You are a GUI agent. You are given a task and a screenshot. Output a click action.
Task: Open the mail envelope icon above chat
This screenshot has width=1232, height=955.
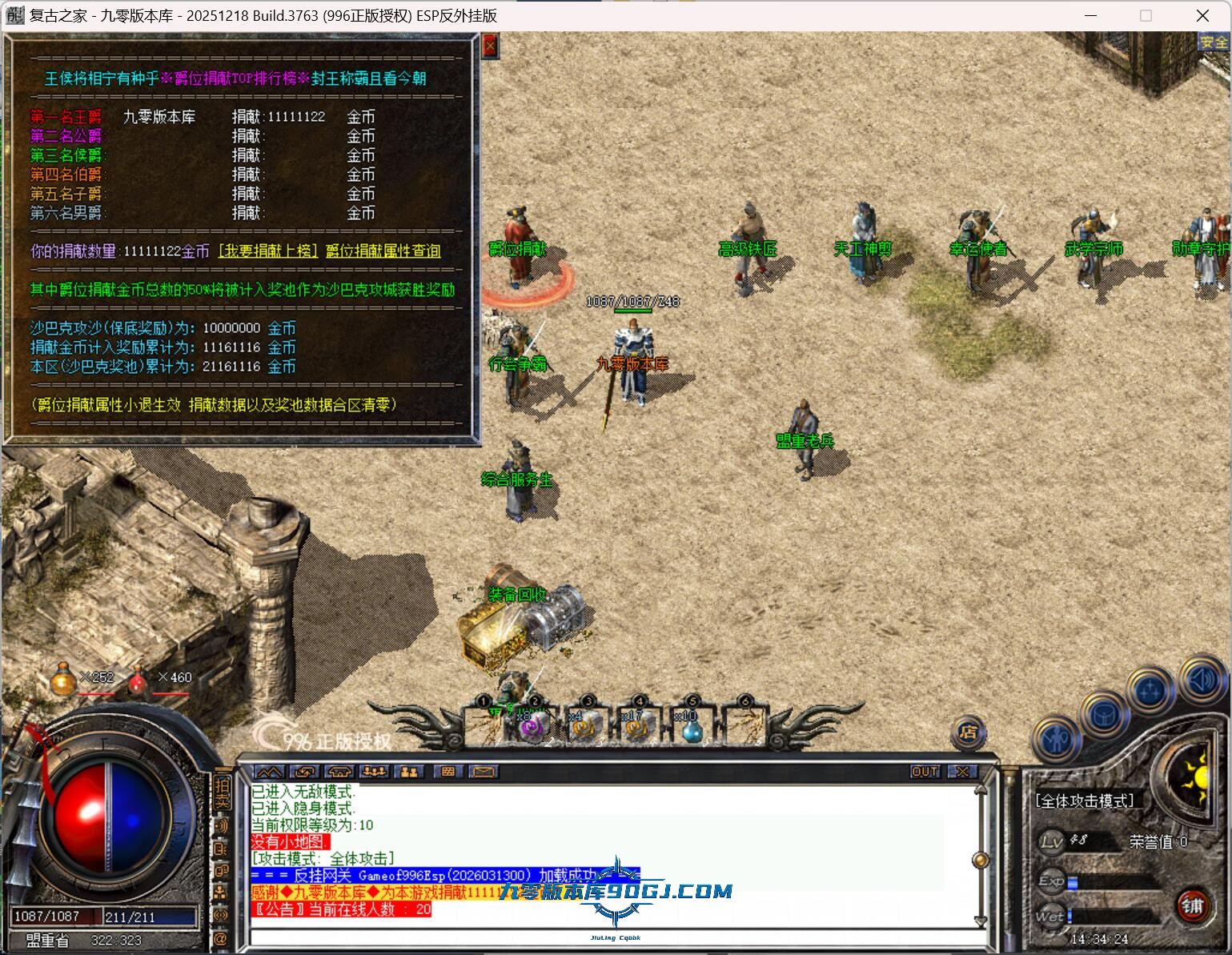[484, 772]
